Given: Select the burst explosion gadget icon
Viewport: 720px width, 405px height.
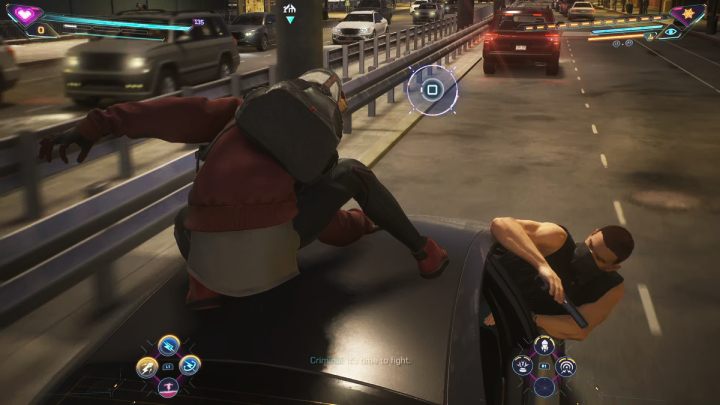Looking at the screenshot, I should [x=523, y=366].
